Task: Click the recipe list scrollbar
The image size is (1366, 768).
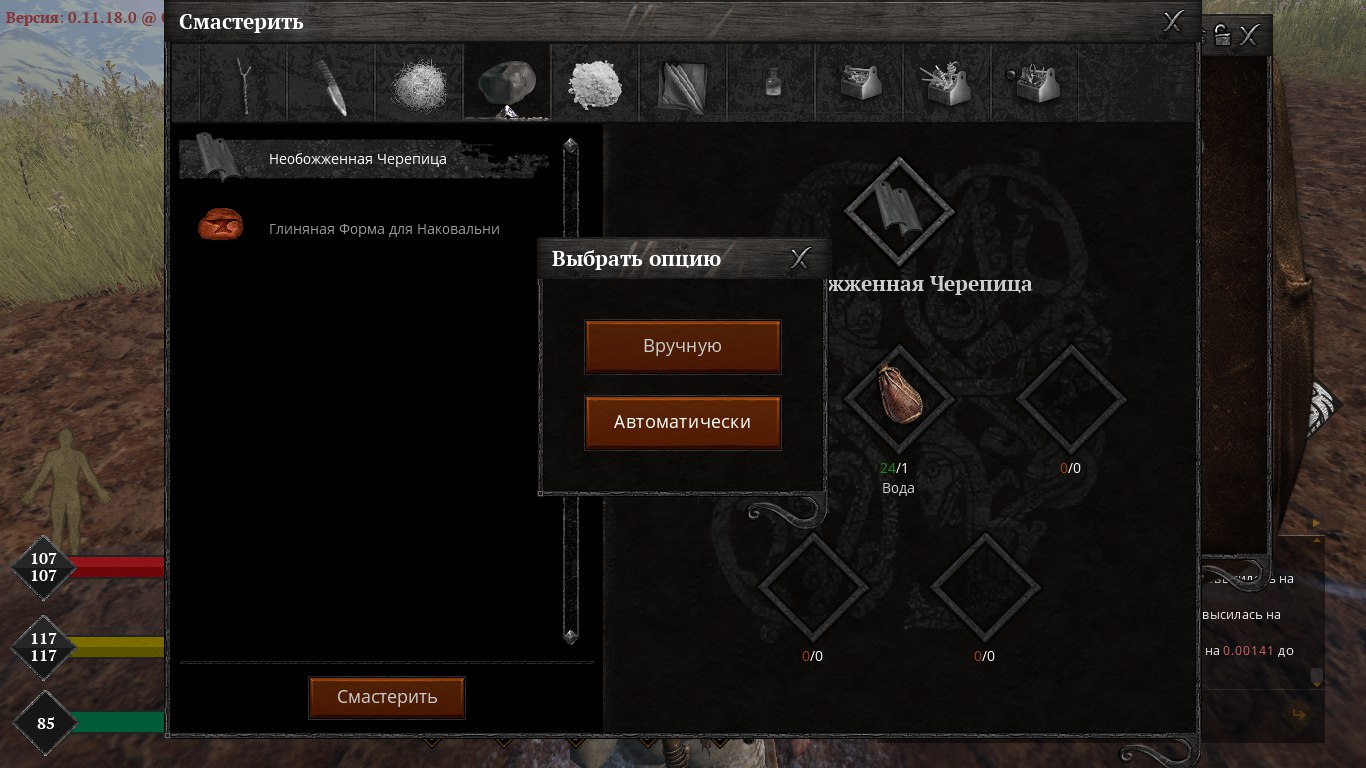Action: (571, 390)
